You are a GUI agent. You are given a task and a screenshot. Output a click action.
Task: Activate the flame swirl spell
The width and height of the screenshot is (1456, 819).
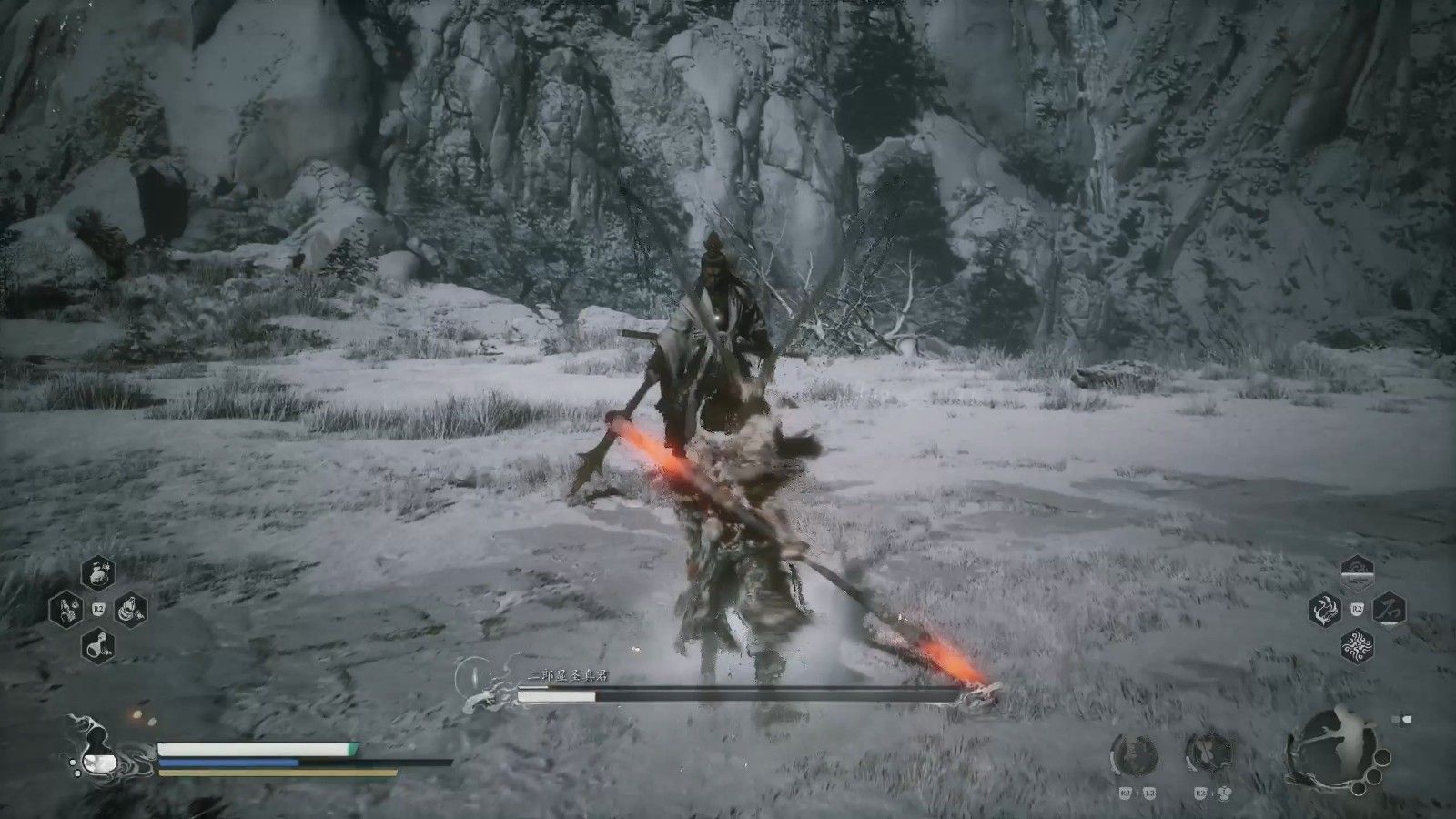(1324, 609)
